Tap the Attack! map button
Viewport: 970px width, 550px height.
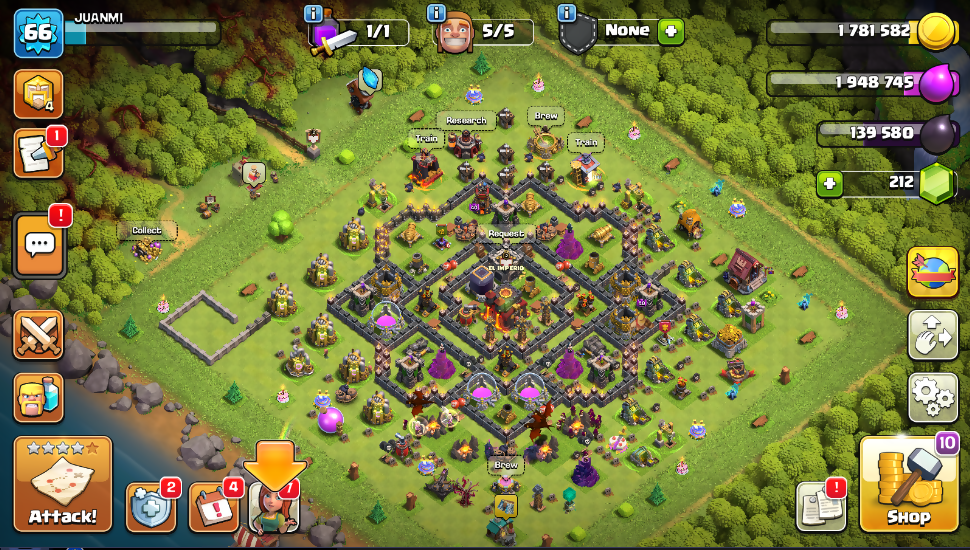[x=63, y=485]
